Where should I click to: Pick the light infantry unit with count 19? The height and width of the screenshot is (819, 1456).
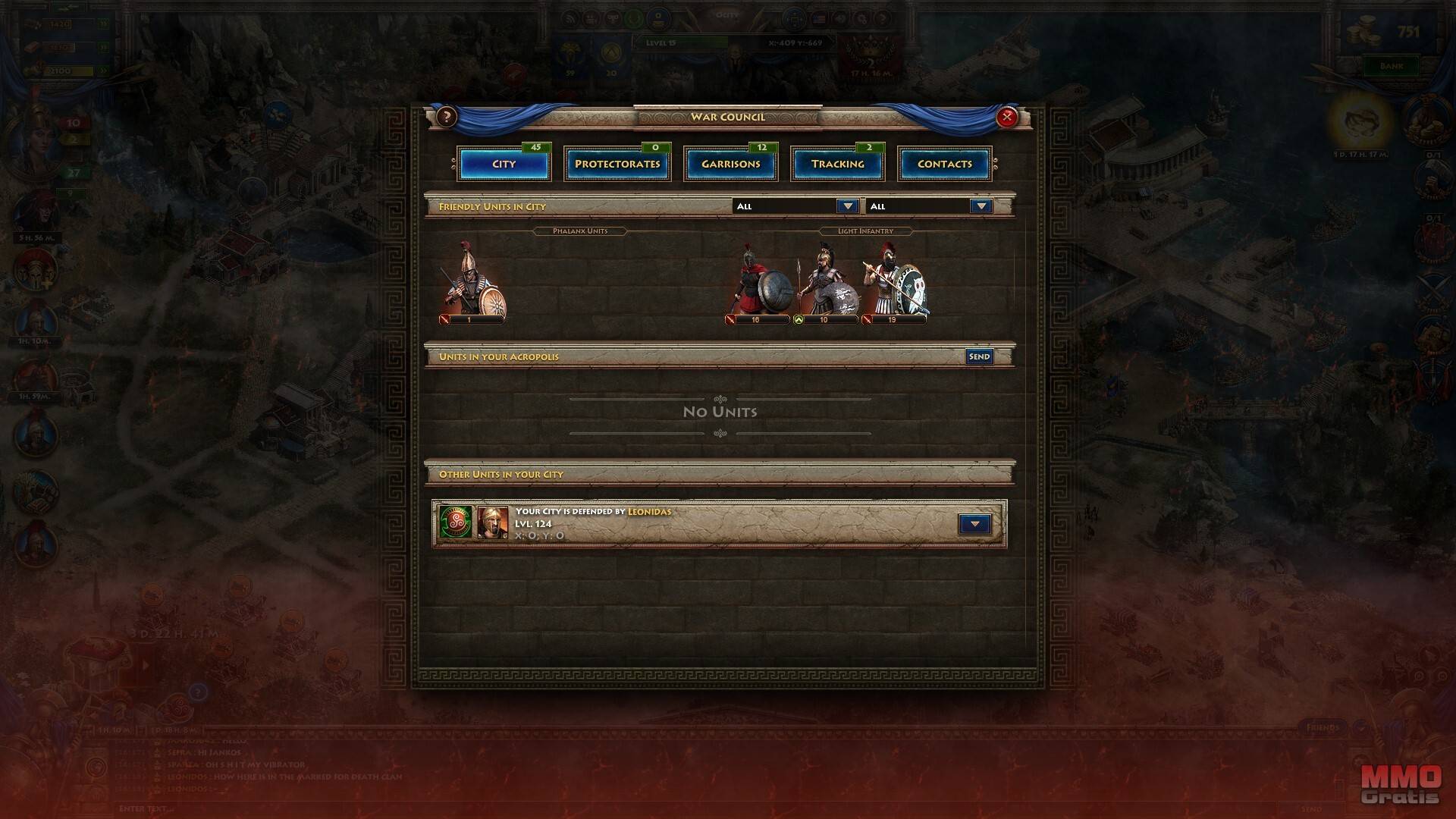click(895, 281)
